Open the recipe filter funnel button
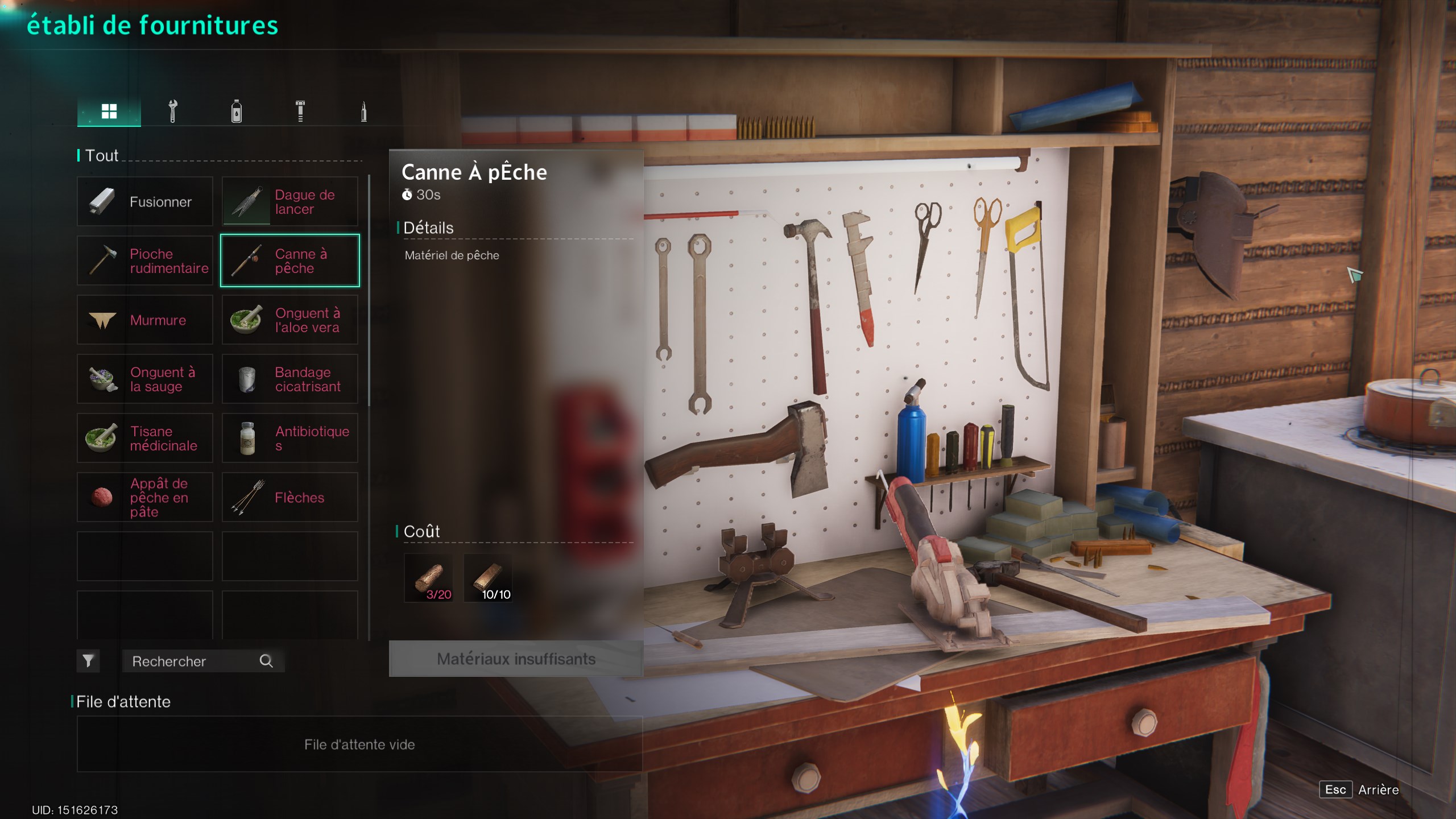Viewport: 1456px width, 819px height. click(x=88, y=661)
